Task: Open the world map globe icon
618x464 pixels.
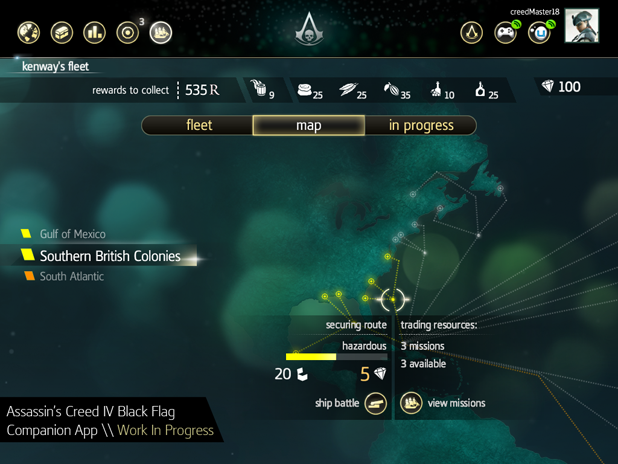Action: click(29, 33)
